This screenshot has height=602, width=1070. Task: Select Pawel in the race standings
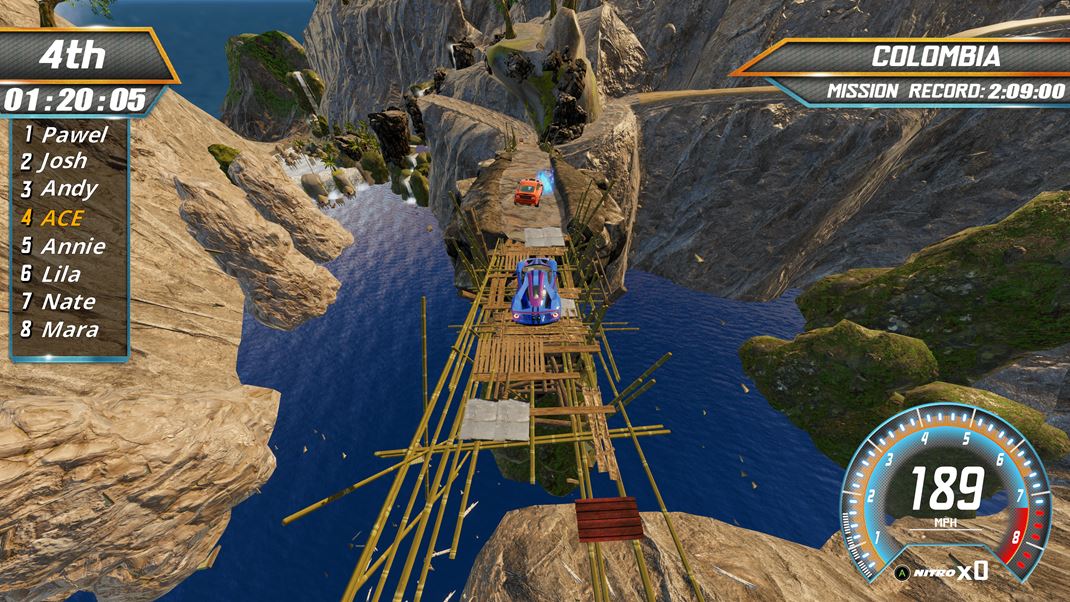[66, 134]
